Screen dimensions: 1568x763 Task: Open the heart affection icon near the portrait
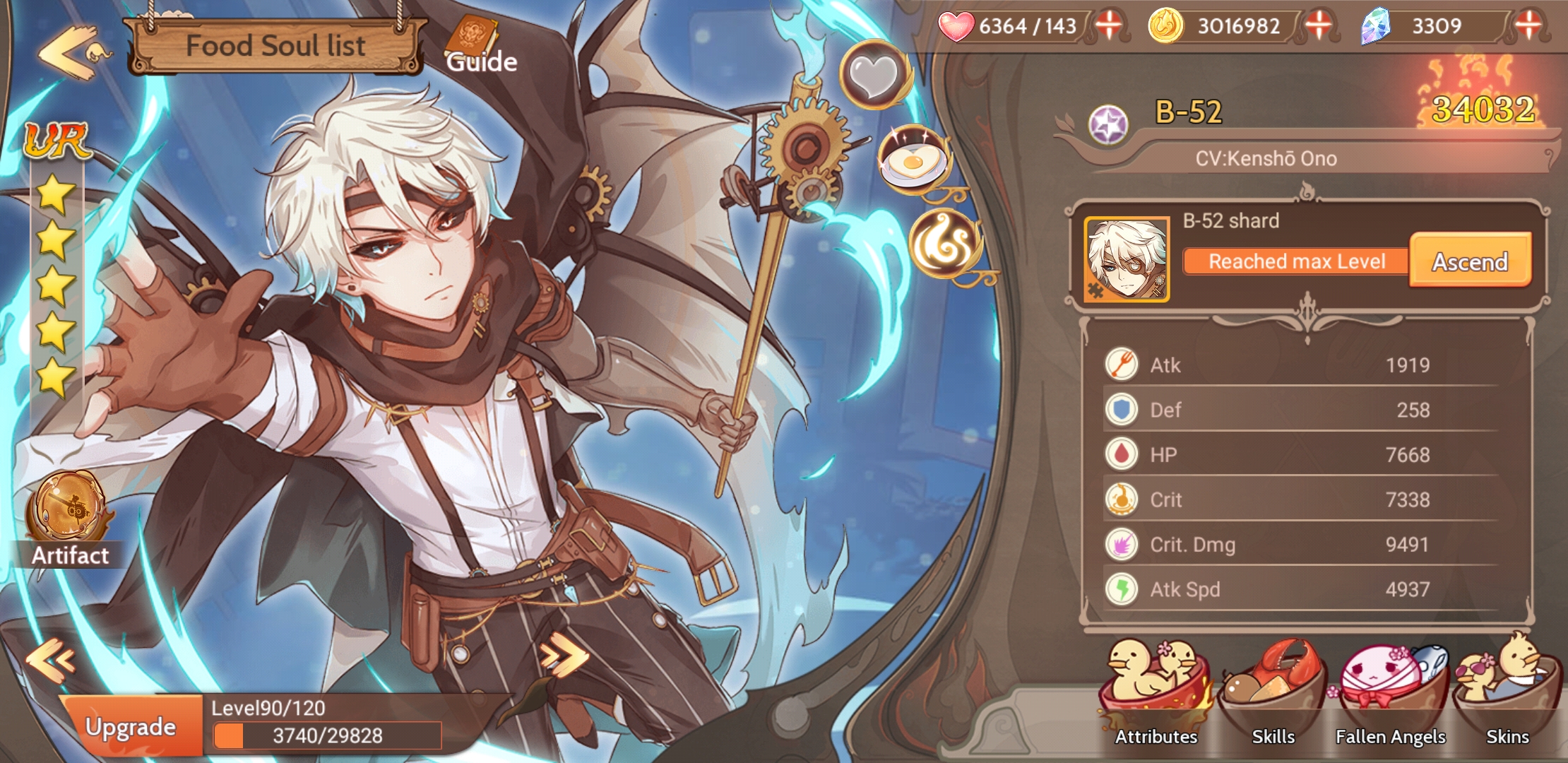click(x=871, y=78)
